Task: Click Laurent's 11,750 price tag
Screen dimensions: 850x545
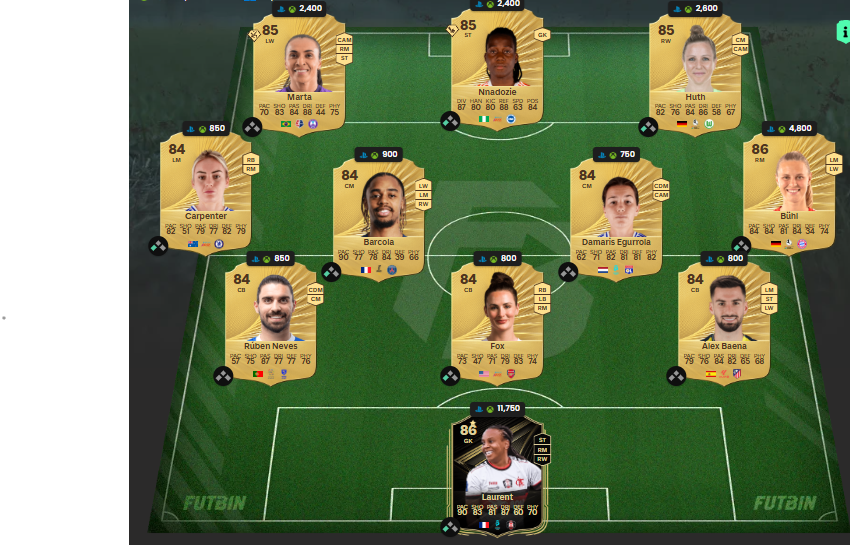Action: pos(497,408)
